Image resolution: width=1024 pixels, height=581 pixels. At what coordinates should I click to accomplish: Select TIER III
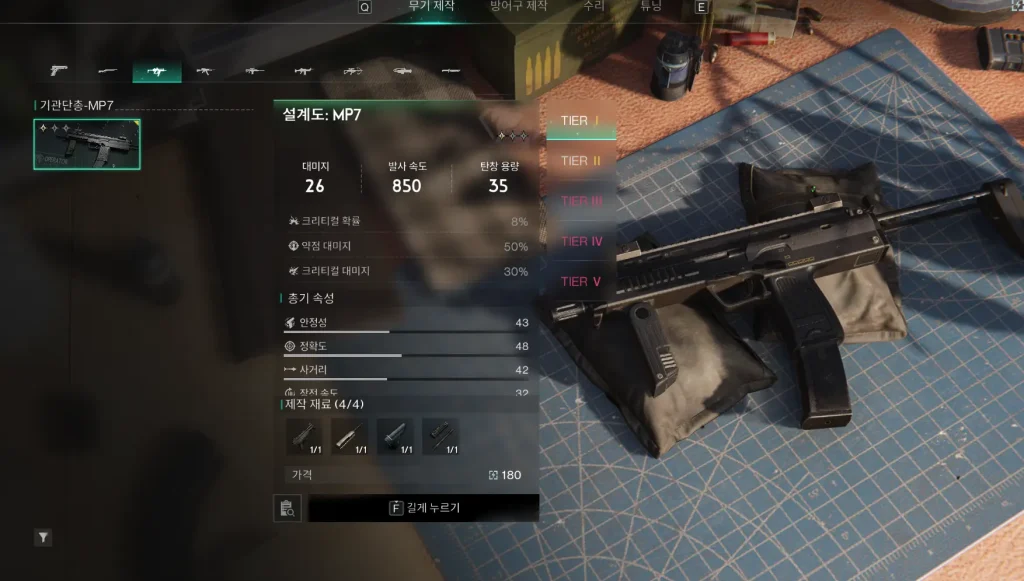tap(581, 201)
